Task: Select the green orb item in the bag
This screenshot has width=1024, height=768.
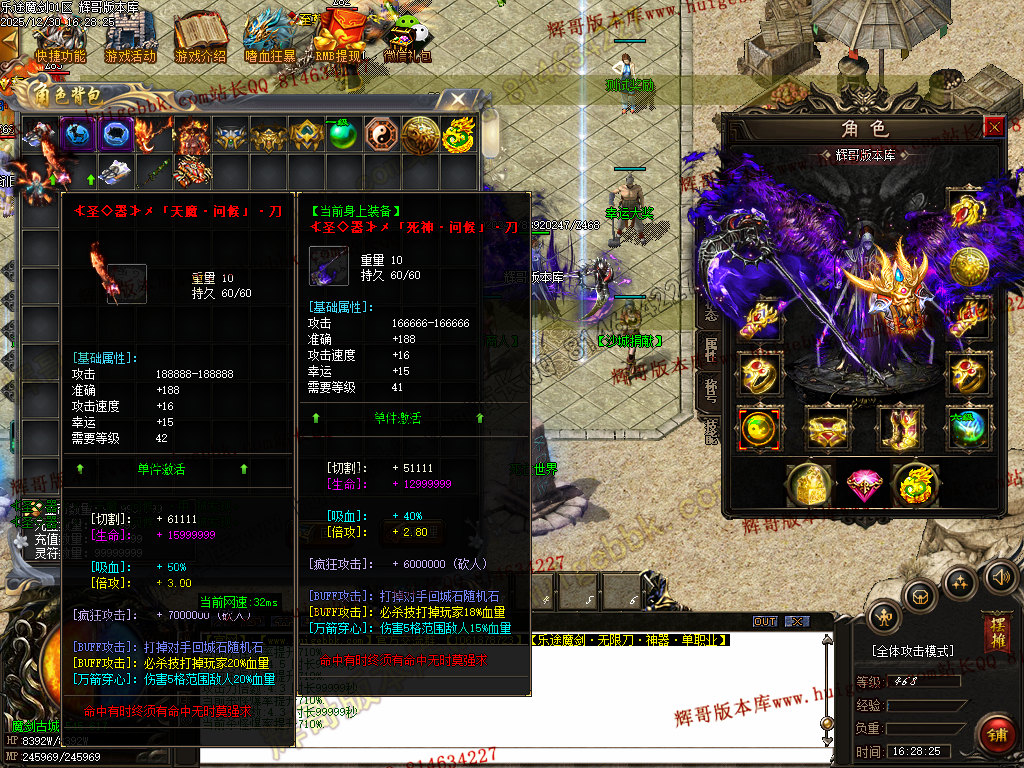Action: (x=343, y=136)
